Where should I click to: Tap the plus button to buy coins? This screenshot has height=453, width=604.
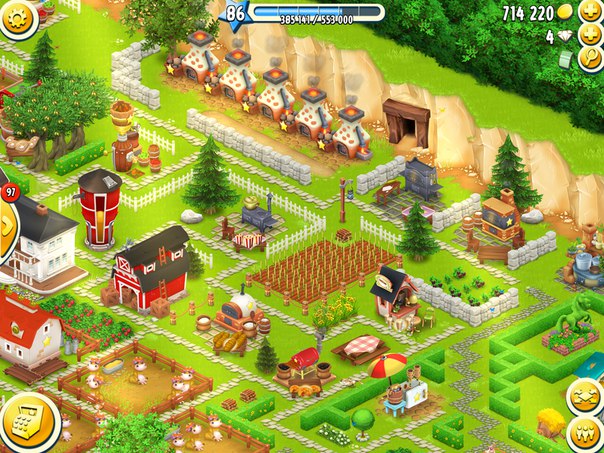[591, 12]
